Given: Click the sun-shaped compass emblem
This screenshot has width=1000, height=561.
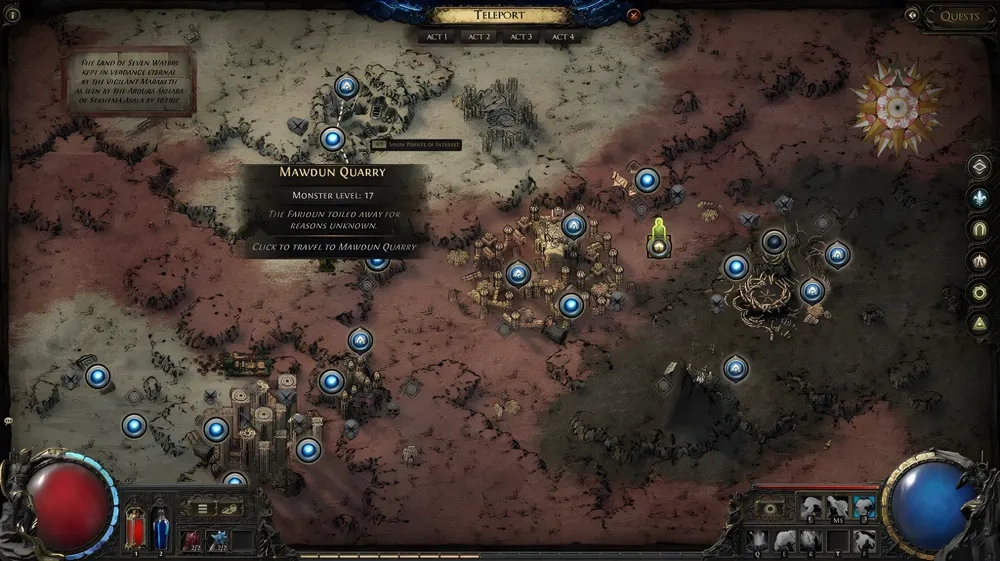Looking at the screenshot, I should pyautogui.click(x=897, y=106).
